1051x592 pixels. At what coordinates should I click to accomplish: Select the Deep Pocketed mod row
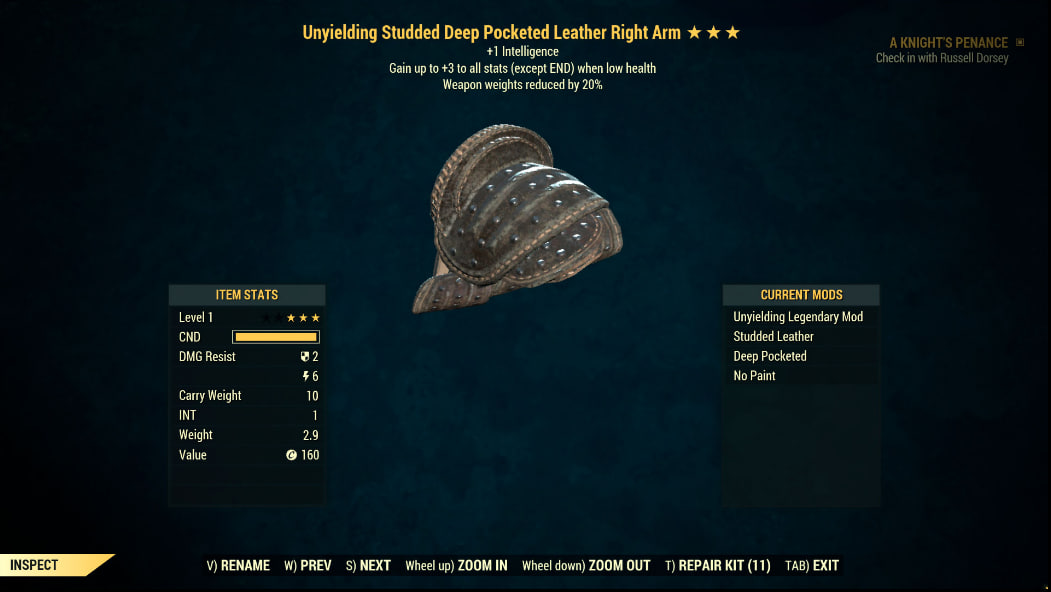(770, 356)
